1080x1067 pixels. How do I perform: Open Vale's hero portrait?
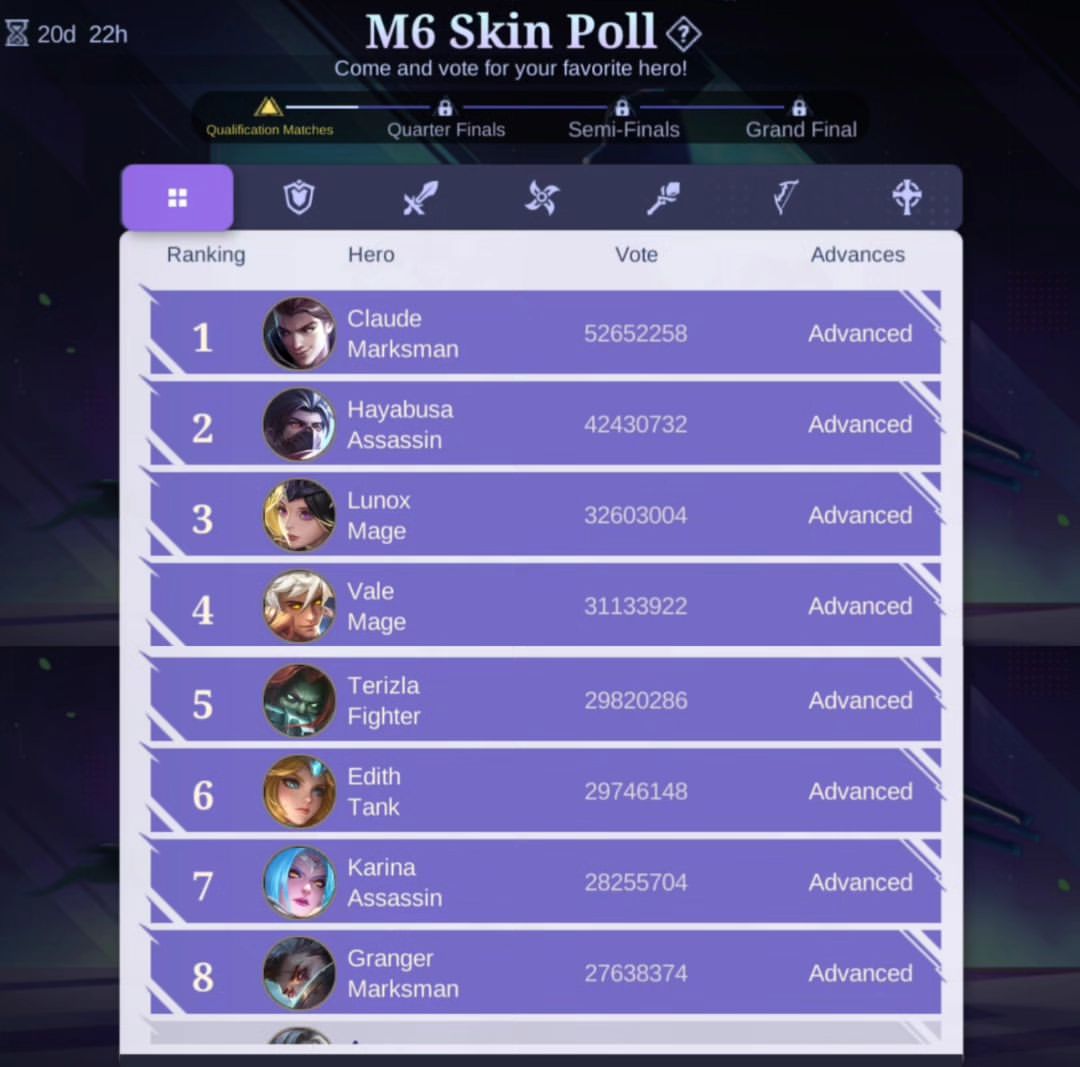coord(299,606)
